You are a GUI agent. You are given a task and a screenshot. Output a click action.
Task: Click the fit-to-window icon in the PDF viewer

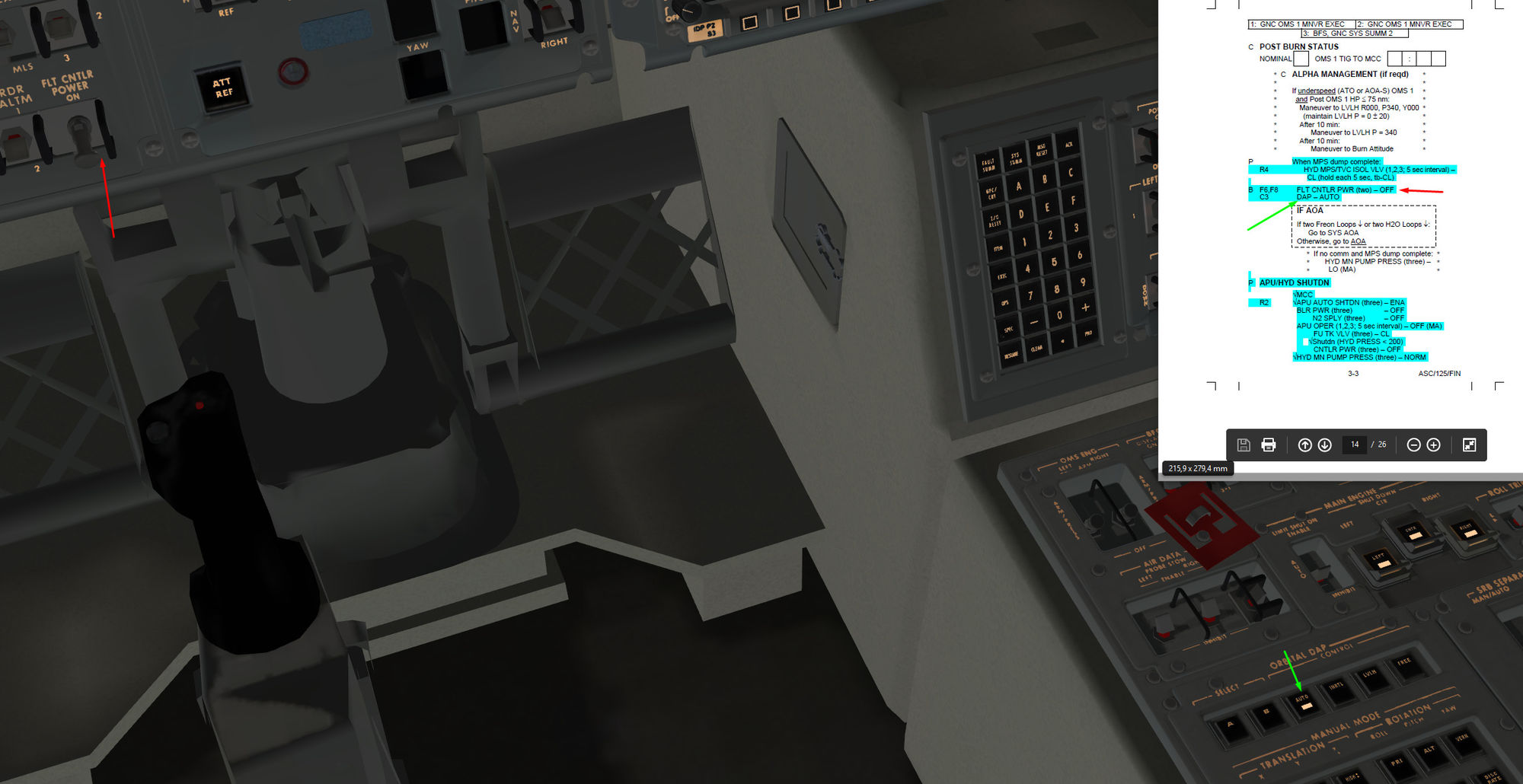coord(1470,445)
